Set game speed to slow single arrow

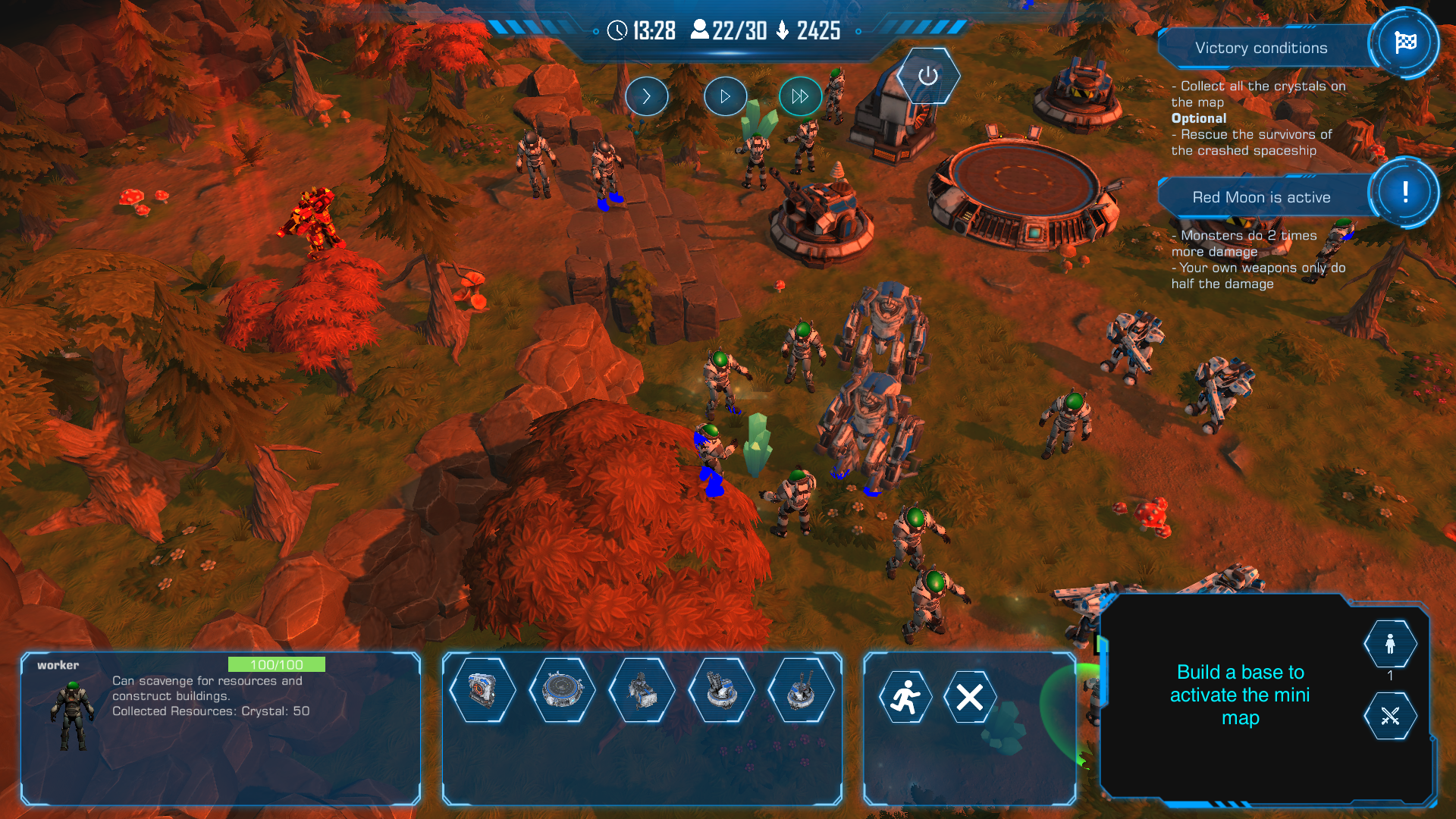pyautogui.click(x=646, y=96)
